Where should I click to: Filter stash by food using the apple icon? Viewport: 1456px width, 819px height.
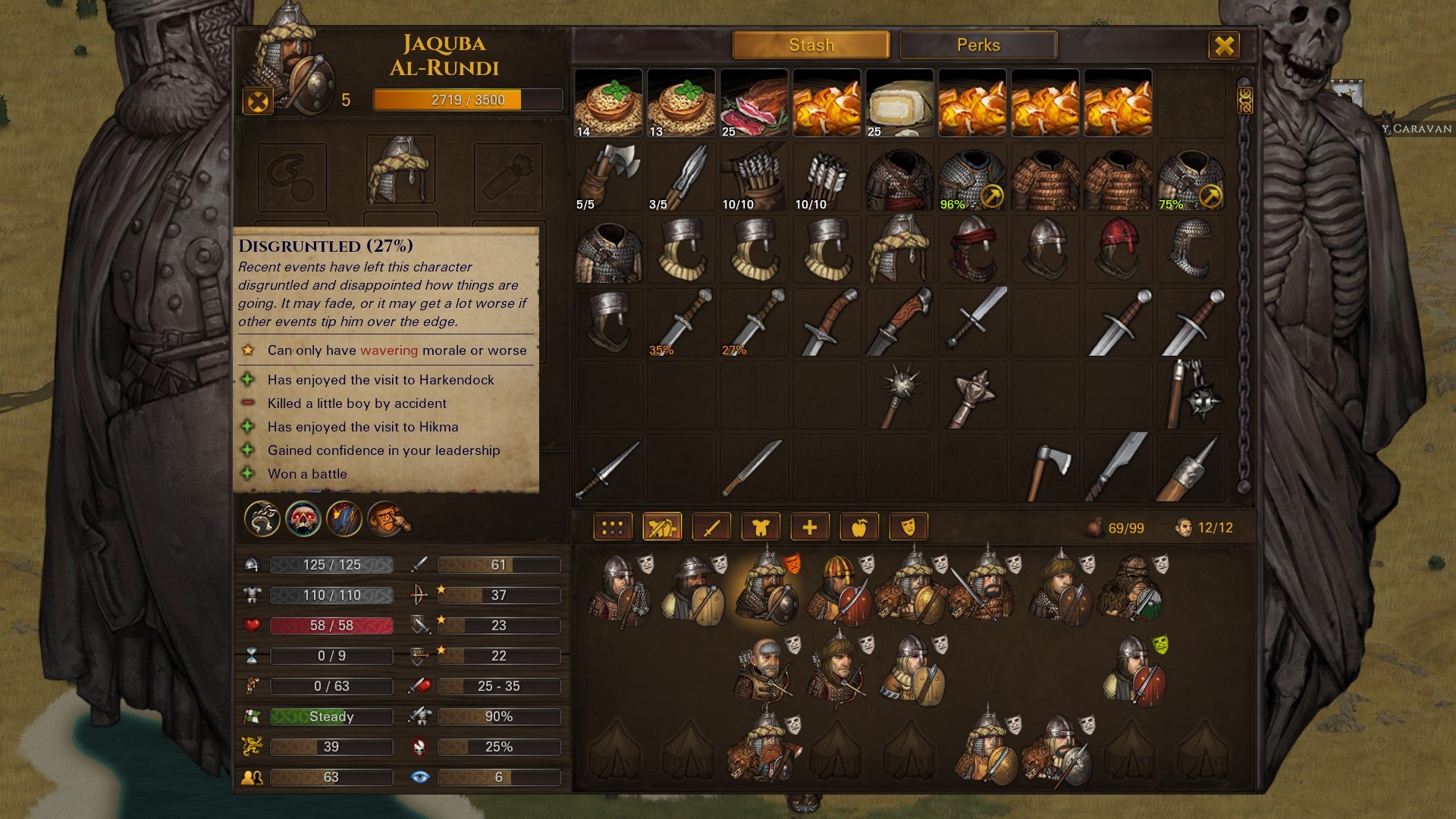click(x=861, y=526)
